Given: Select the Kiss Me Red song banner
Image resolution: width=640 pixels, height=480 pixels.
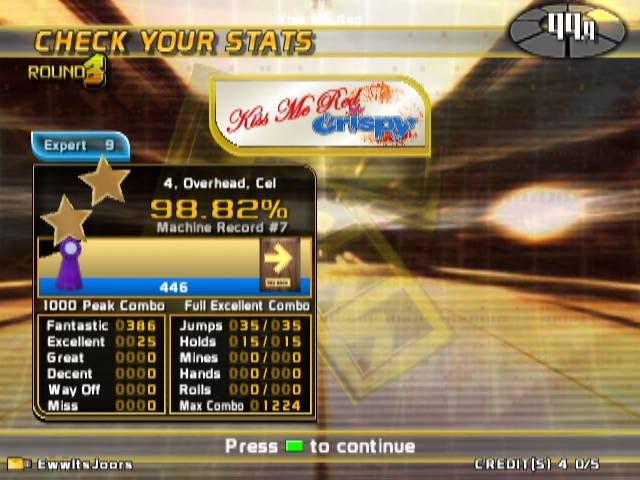Looking at the screenshot, I should click(320, 115).
